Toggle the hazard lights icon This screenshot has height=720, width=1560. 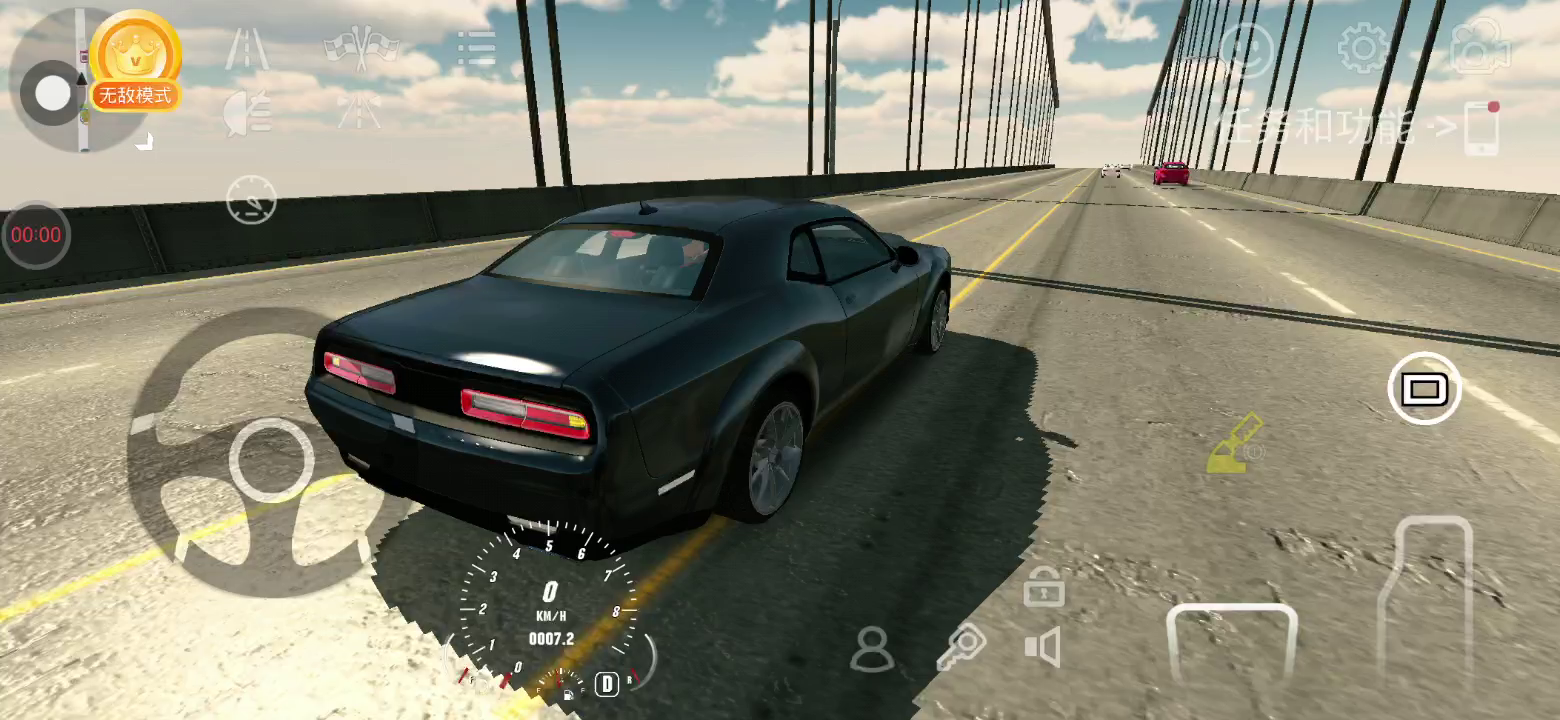tap(359, 111)
